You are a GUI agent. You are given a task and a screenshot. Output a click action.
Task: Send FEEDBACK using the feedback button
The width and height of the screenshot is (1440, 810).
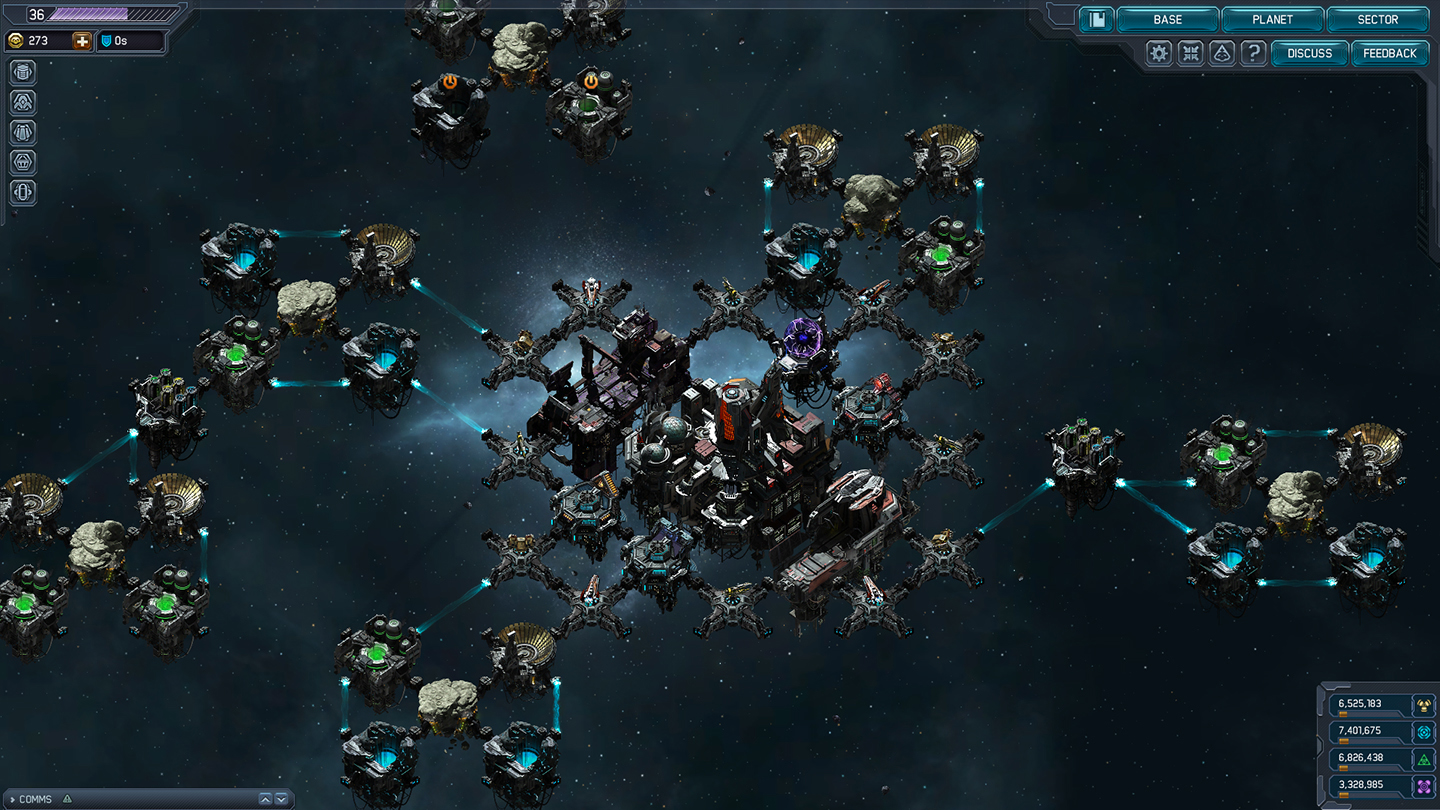click(x=1389, y=53)
